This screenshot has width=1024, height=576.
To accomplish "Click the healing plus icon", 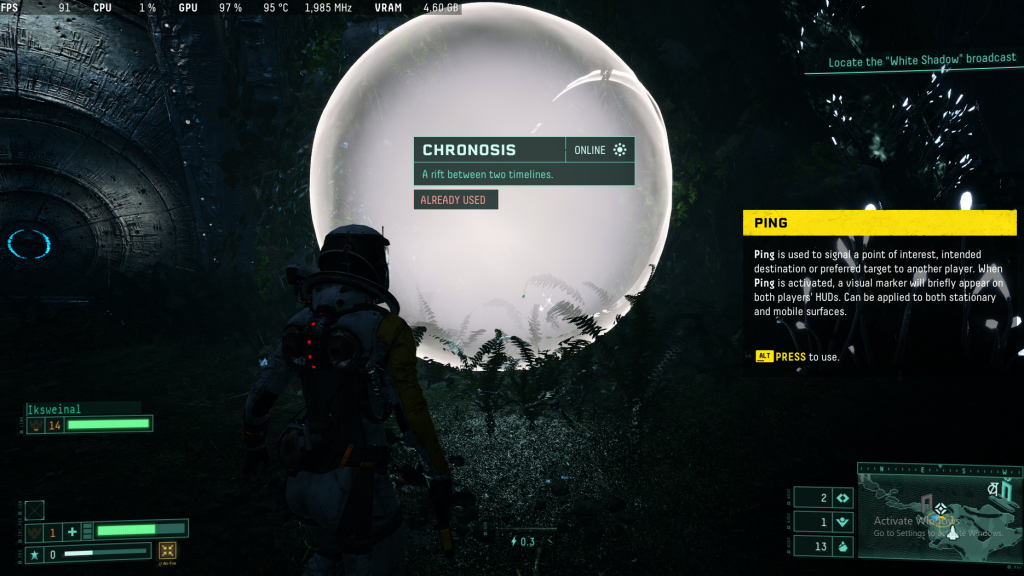I will [72, 532].
